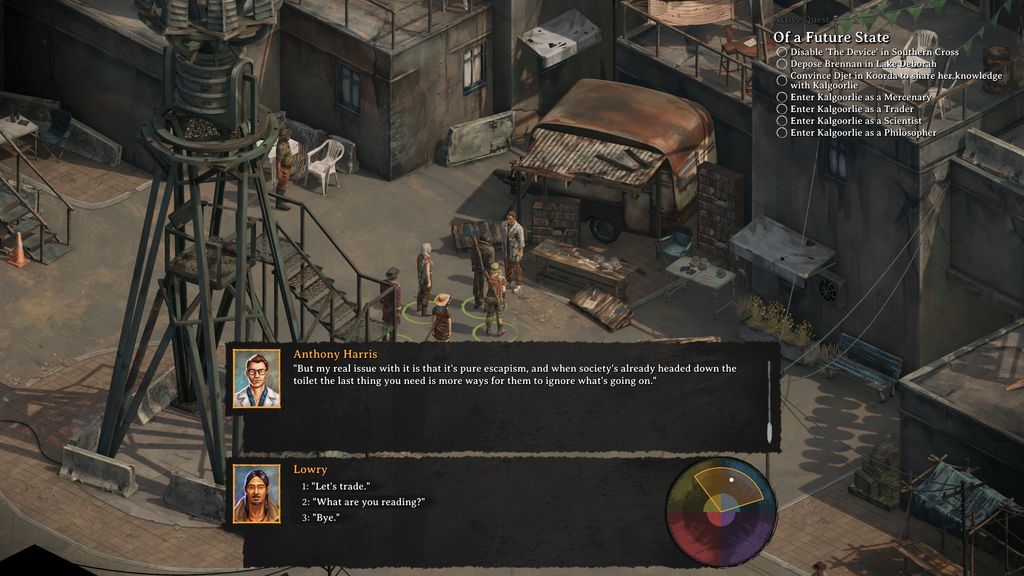The height and width of the screenshot is (576, 1024).
Task: Click the color wheel dial in dialogue
Action: [721, 511]
